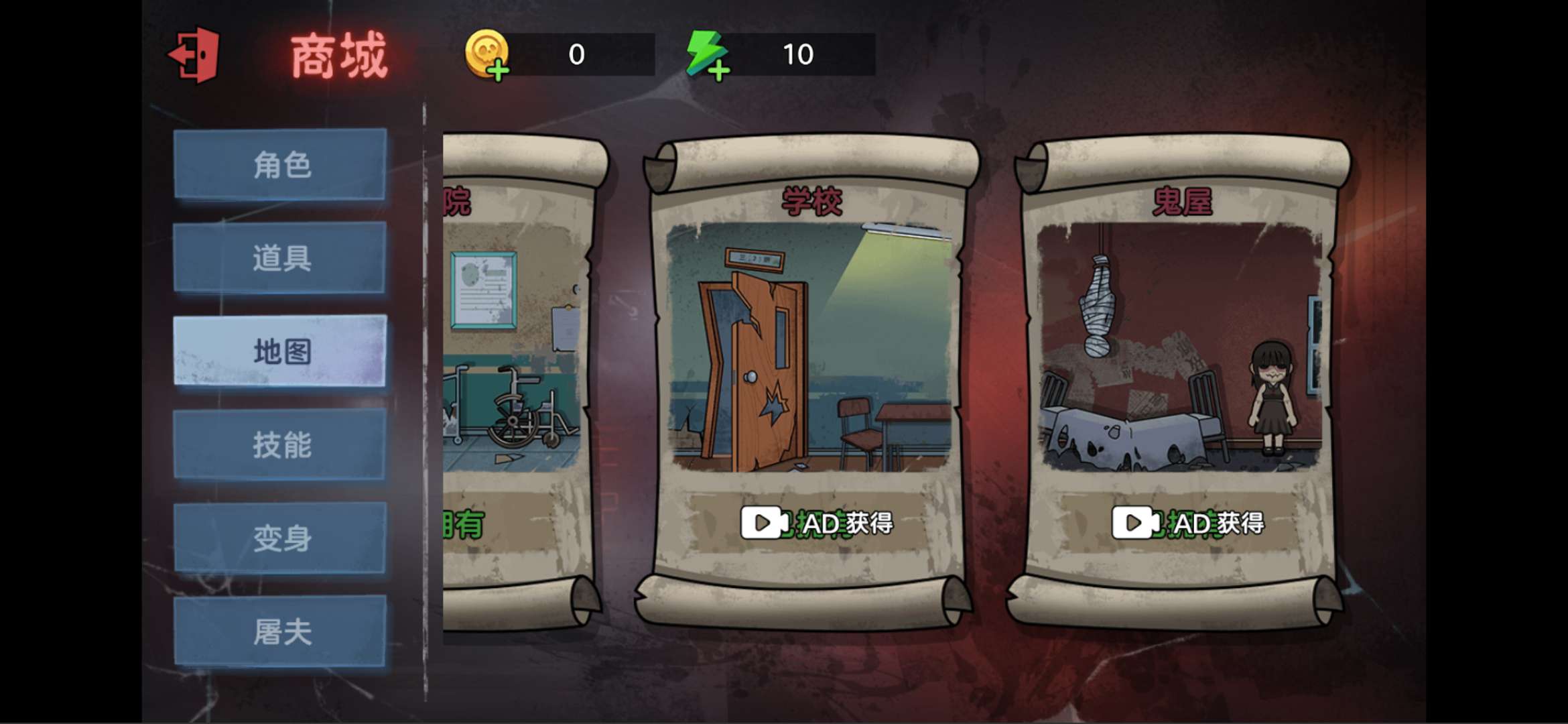This screenshot has width=1568, height=724.
Task: Watch ad to unlock 学校 map
Action: pyautogui.click(x=817, y=523)
